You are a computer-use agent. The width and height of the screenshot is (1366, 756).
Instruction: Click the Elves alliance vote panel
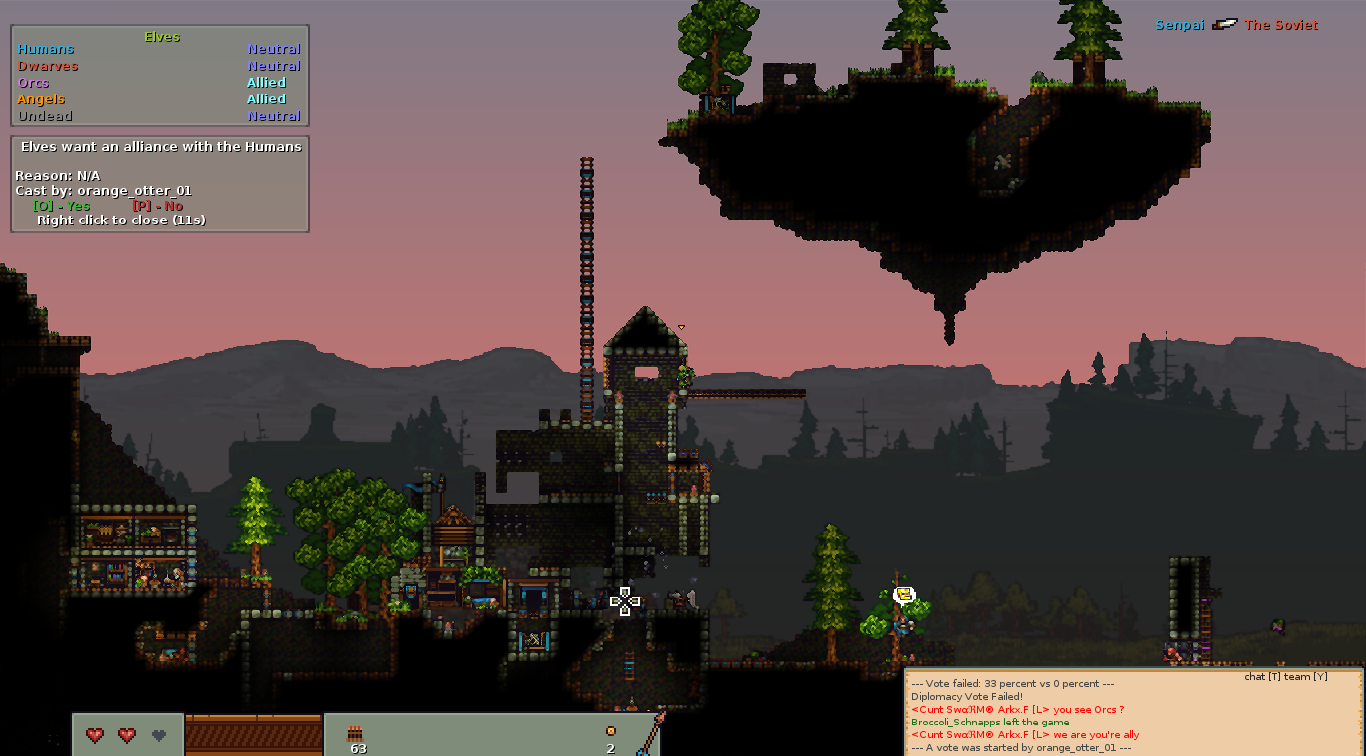(x=160, y=184)
